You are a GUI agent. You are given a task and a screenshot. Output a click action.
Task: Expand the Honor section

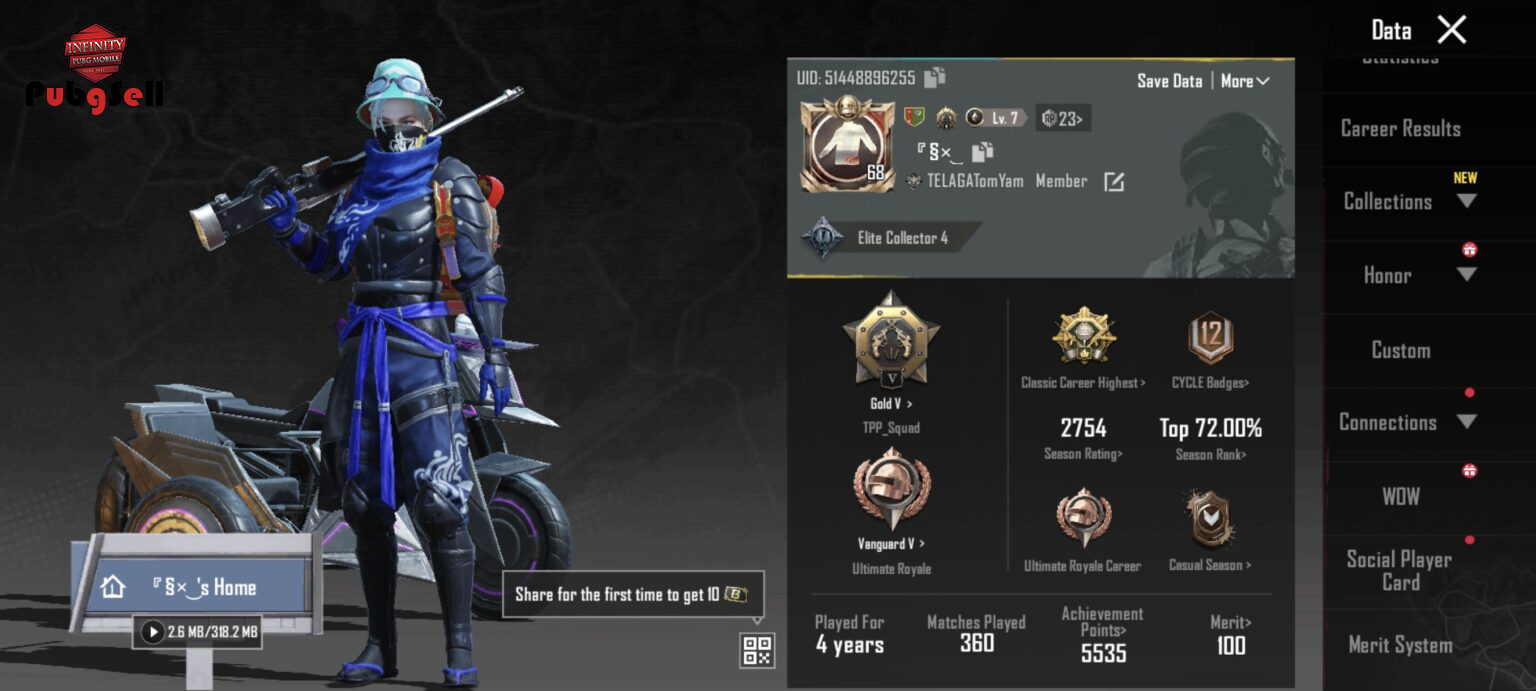point(1466,275)
